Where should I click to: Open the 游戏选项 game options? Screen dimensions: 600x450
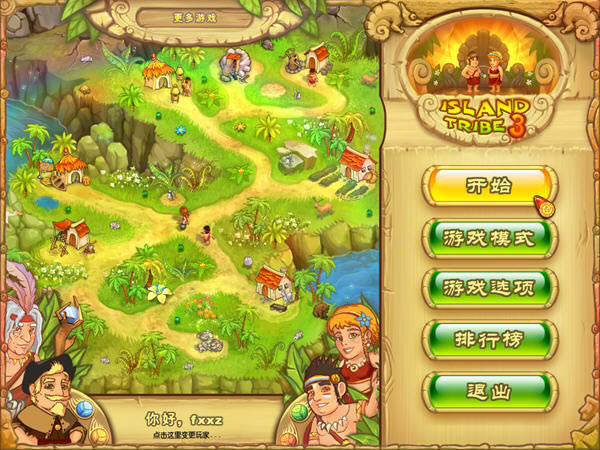(x=488, y=288)
